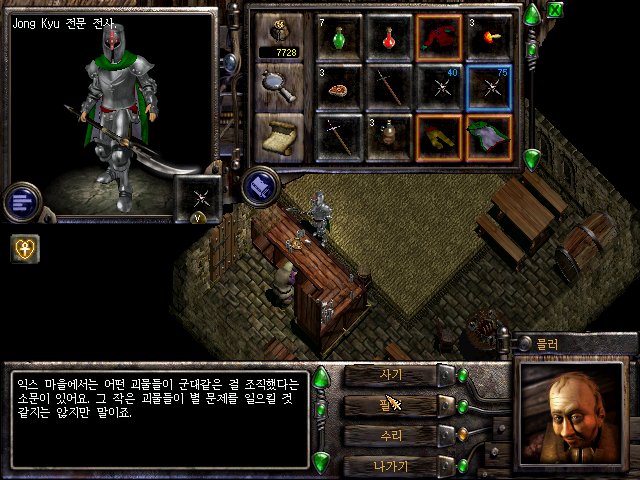Pick the green cloak inventory item

pos(489,138)
